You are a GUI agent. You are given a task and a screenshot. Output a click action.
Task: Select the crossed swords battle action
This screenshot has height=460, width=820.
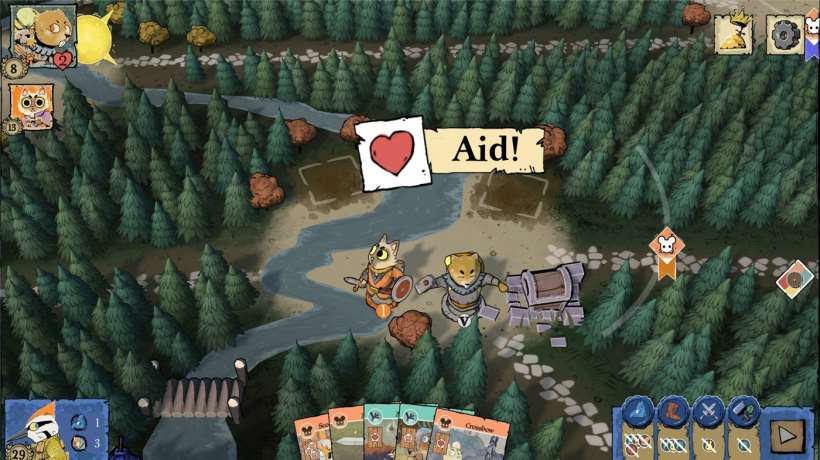tap(709, 410)
